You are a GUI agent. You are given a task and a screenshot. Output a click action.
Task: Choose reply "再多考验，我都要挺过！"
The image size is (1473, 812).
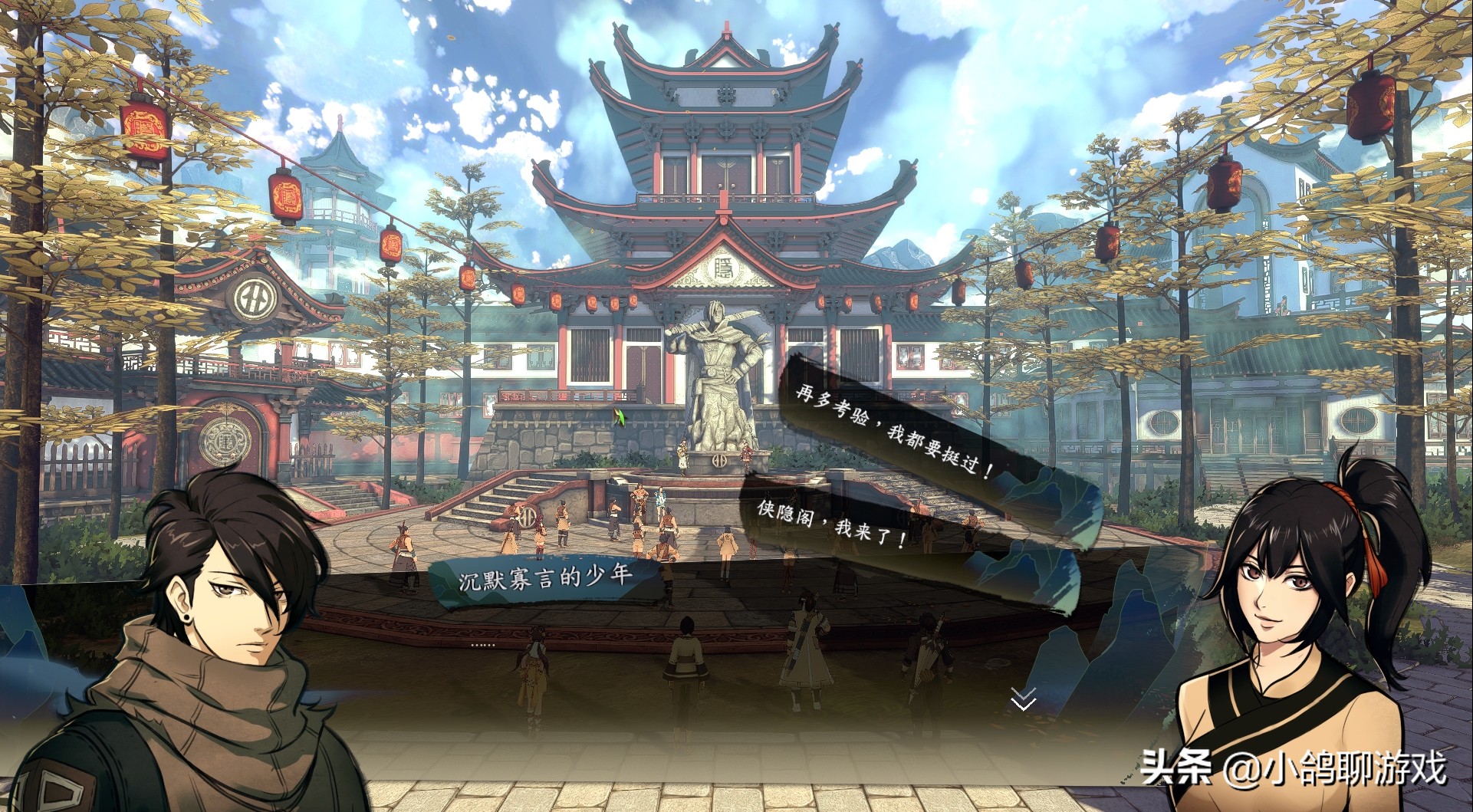894,431
